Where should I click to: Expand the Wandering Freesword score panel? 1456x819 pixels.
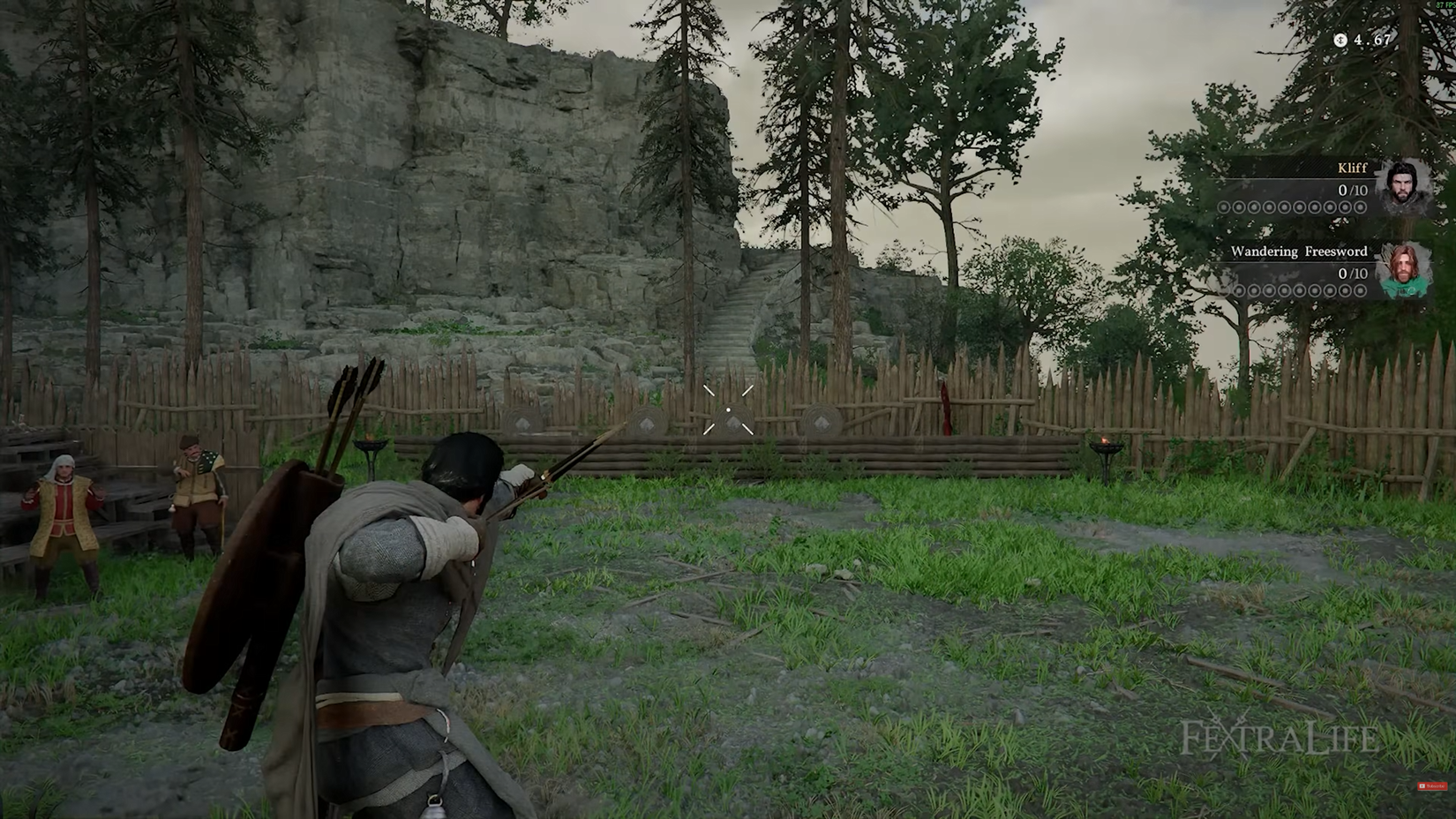pos(1297,269)
